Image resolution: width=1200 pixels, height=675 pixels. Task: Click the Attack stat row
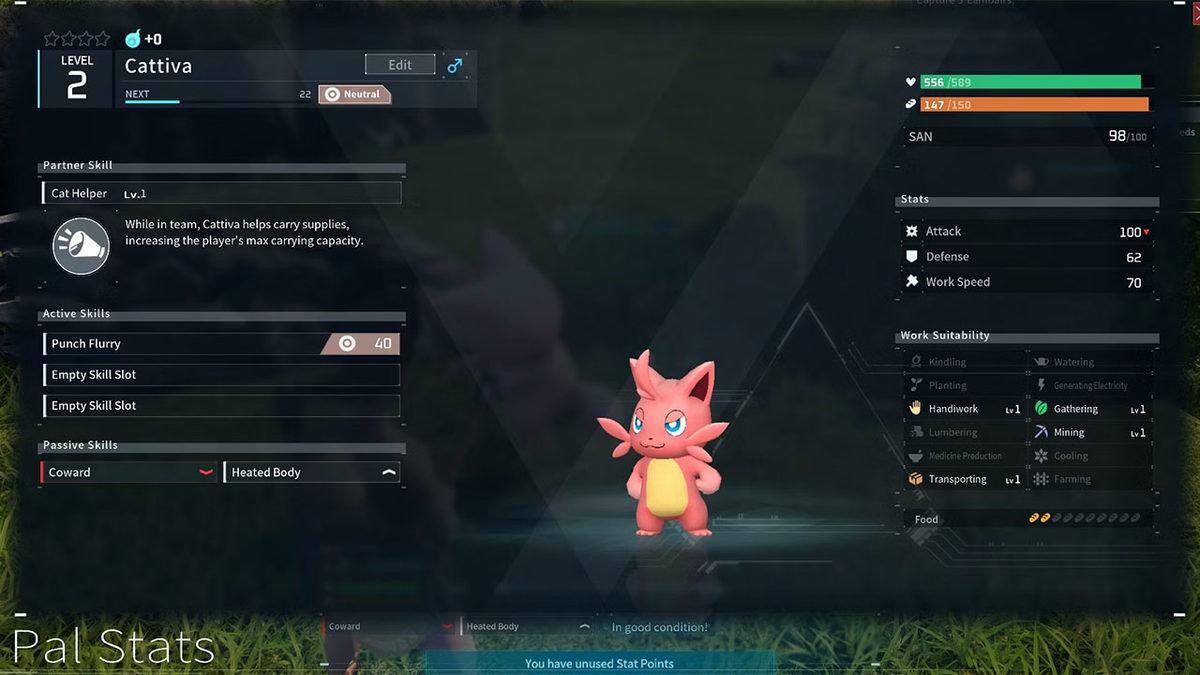click(1027, 232)
